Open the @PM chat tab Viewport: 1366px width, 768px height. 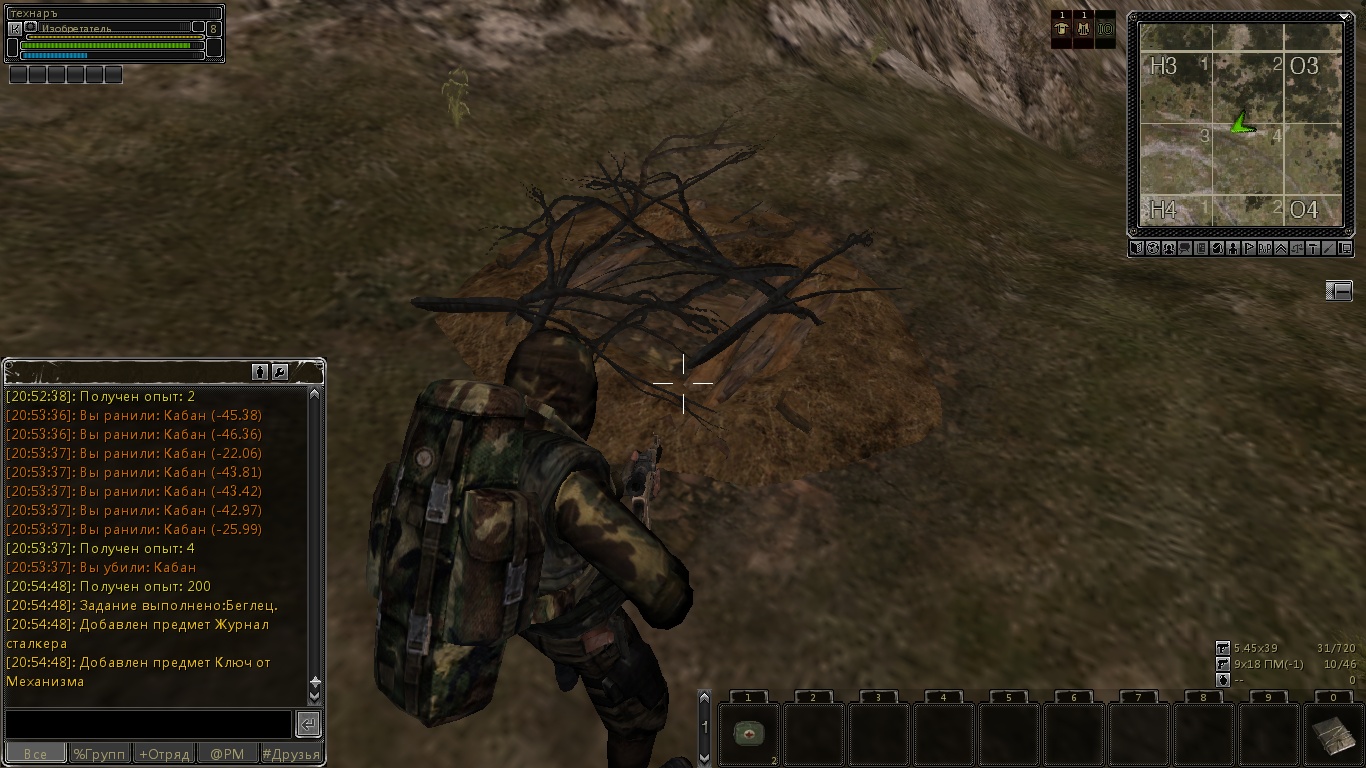pos(227,754)
